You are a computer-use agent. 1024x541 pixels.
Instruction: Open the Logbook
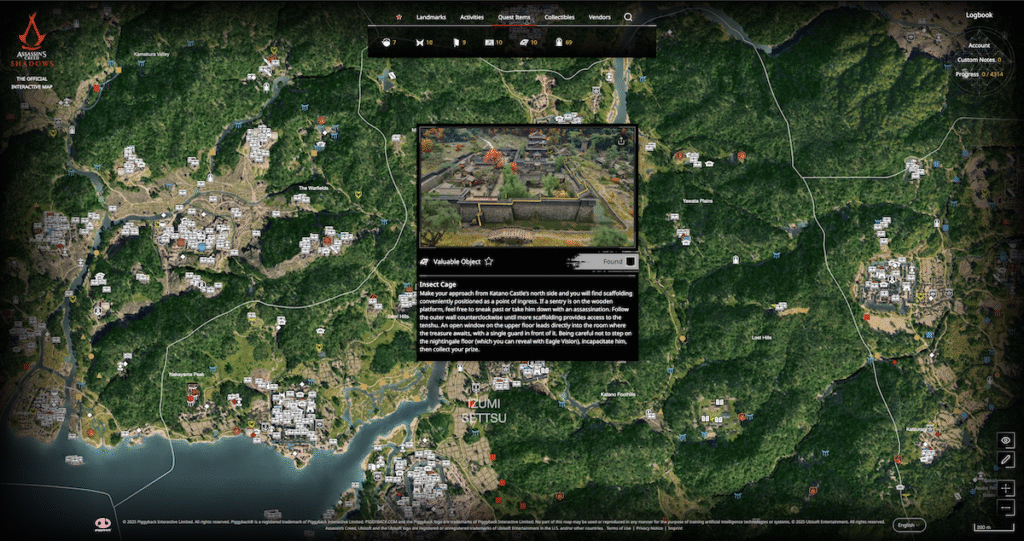(x=979, y=15)
